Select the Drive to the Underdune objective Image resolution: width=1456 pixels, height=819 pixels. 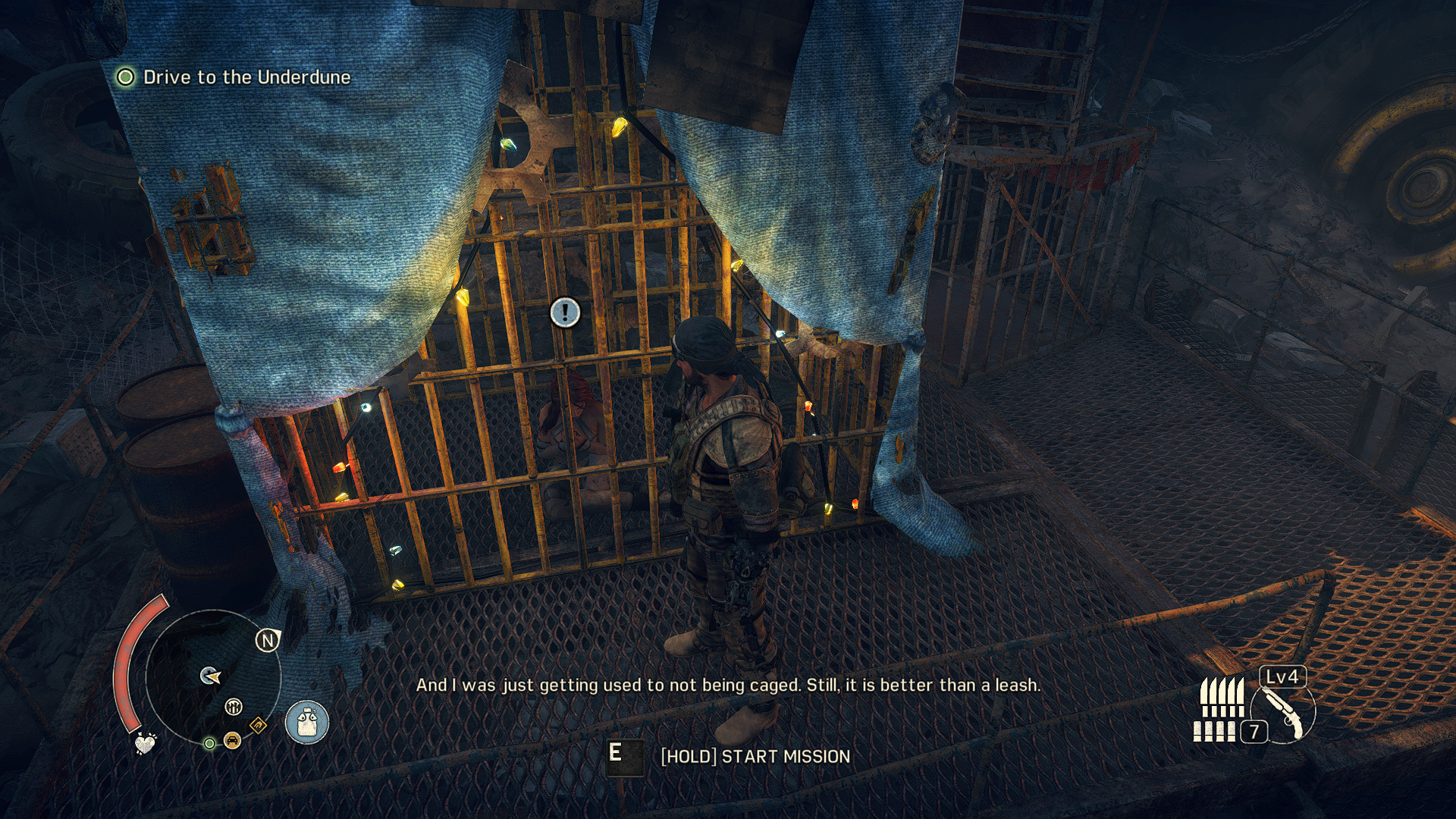246,77
